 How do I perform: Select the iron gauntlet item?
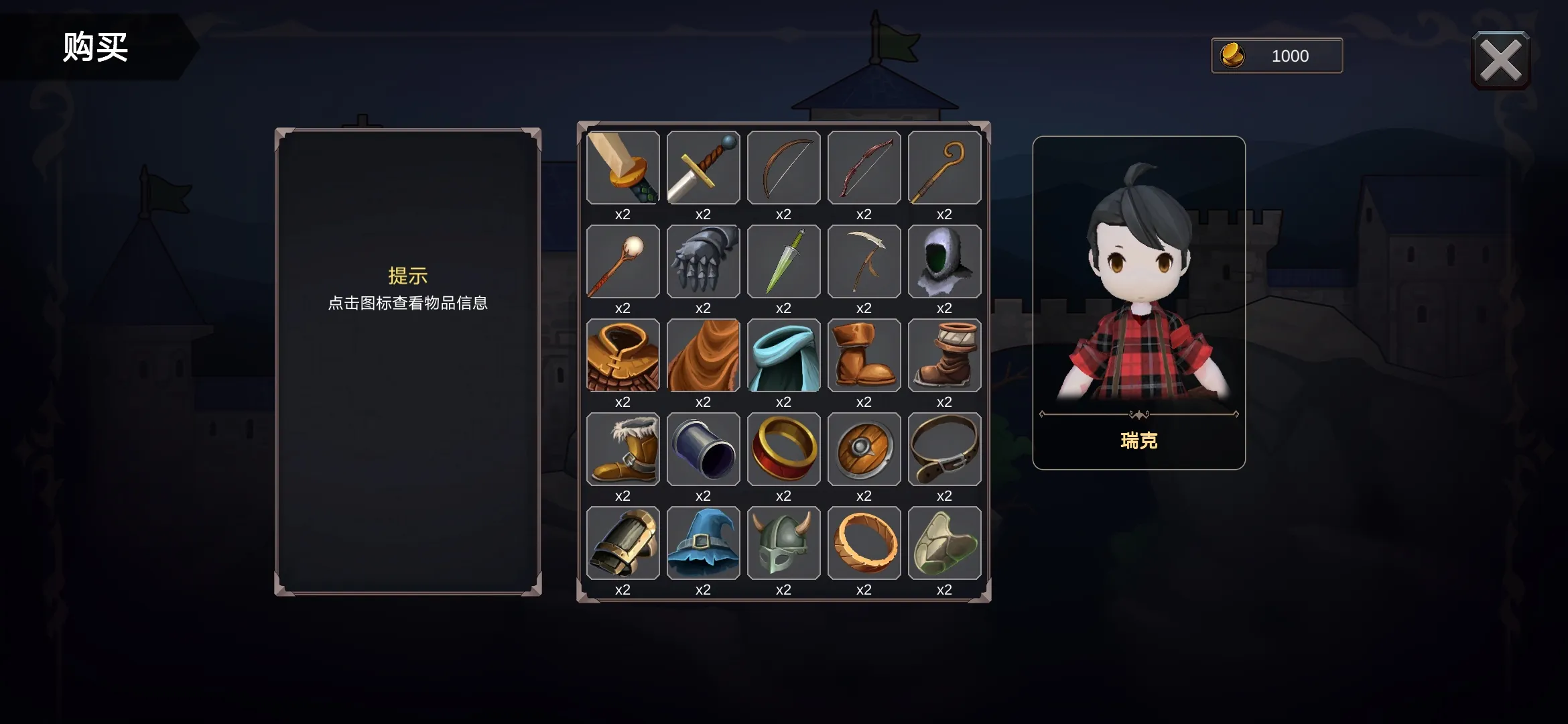(x=703, y=261)
